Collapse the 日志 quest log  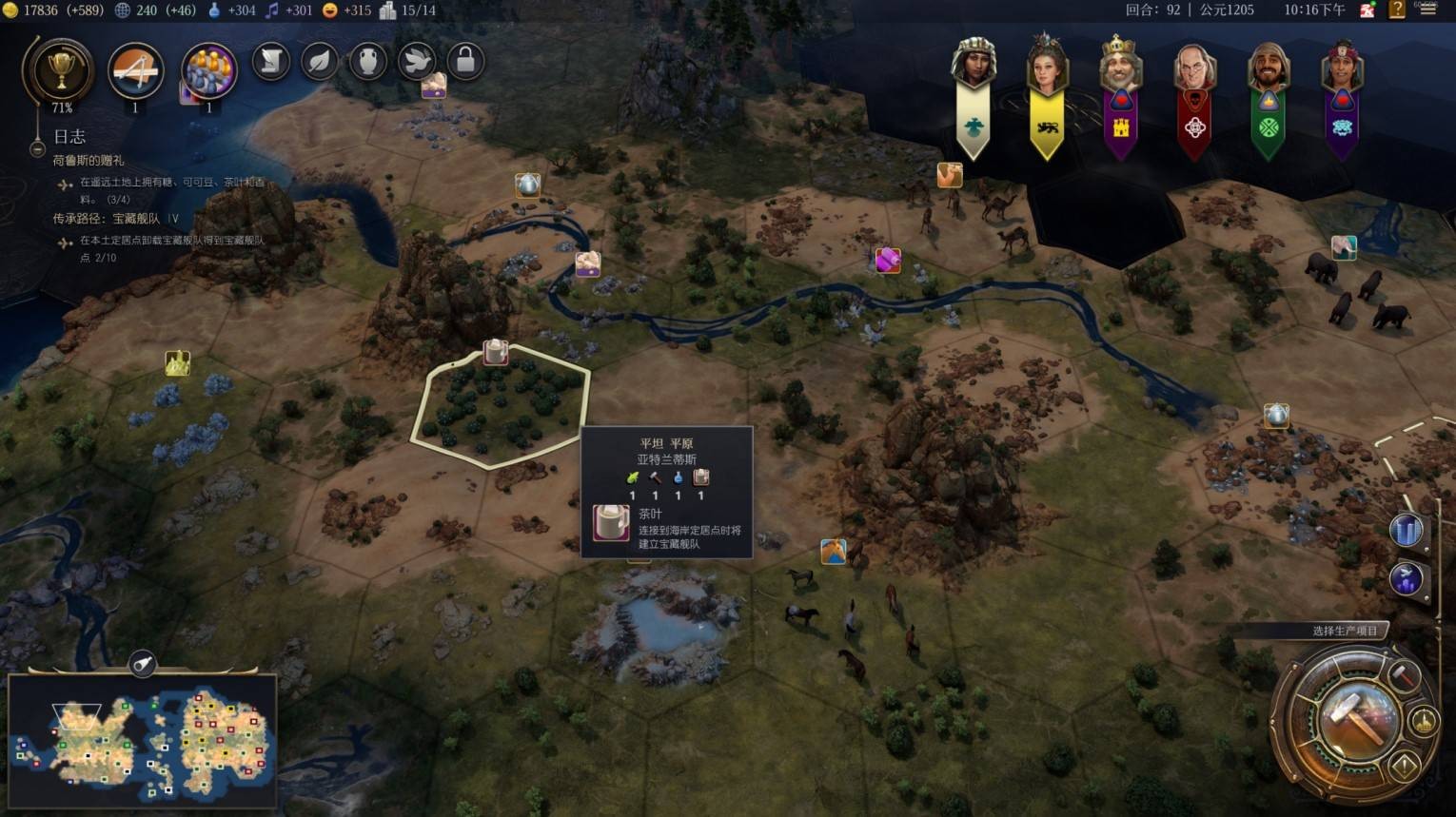coord(37,148)
